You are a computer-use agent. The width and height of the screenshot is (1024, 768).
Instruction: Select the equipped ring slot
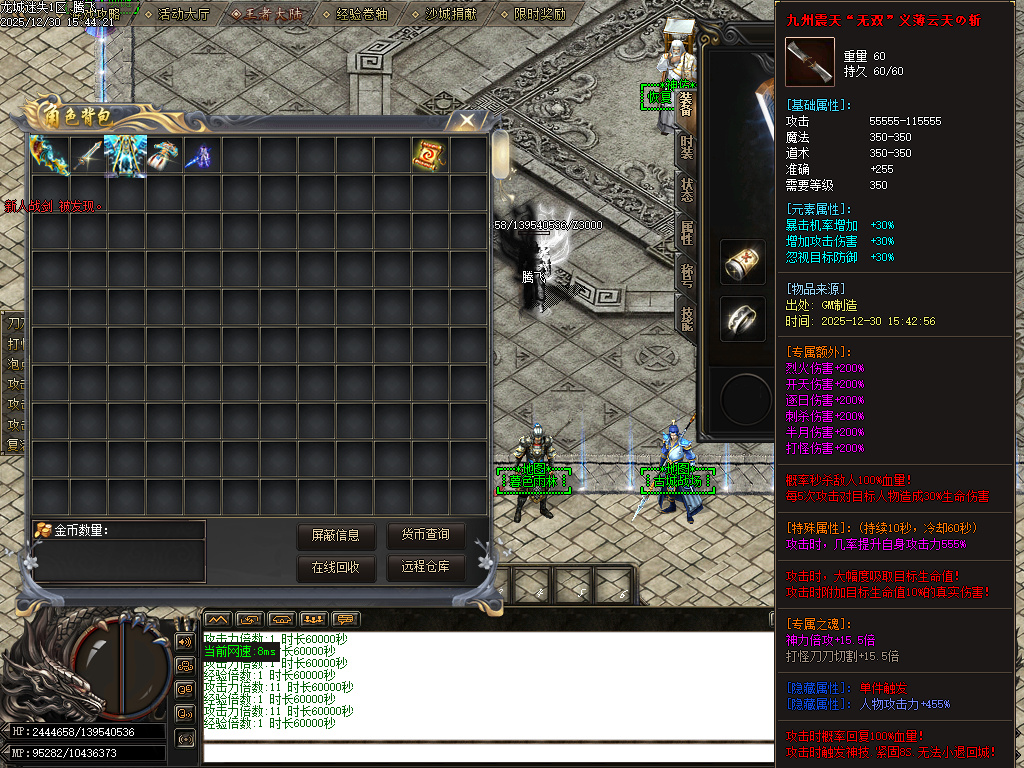(x=742, y=319)
